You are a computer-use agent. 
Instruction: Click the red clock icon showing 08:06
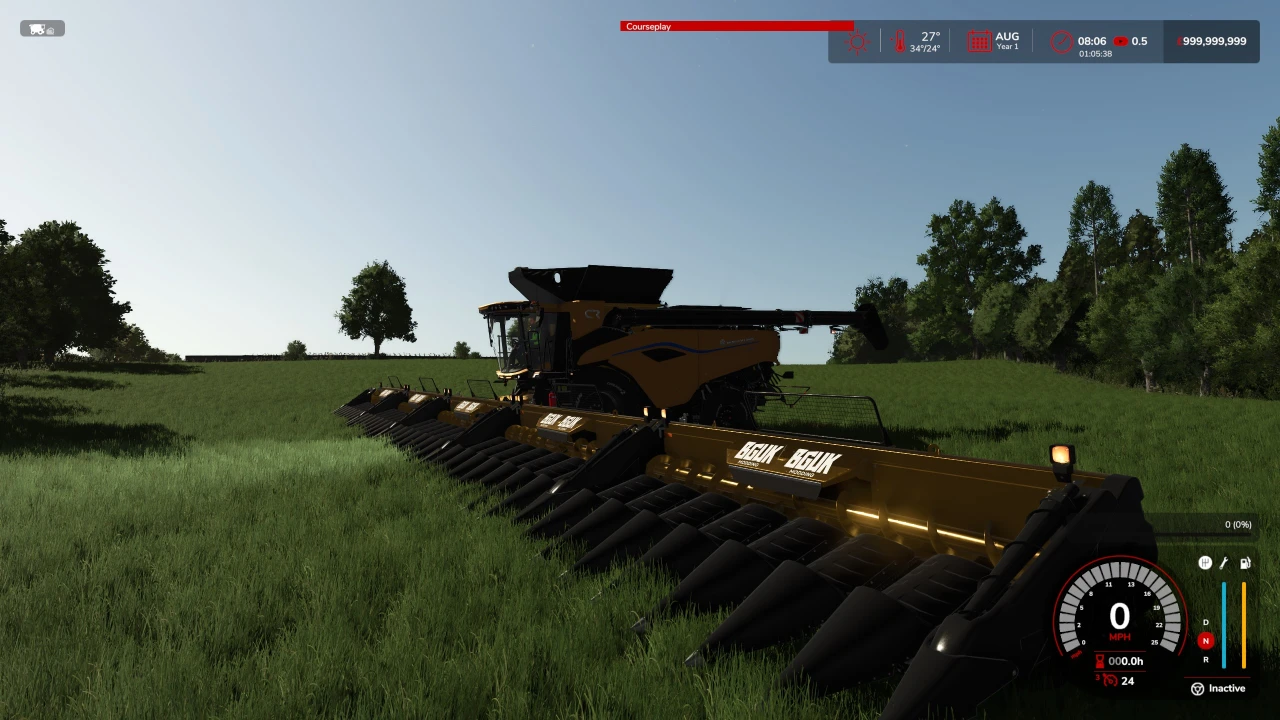1060,41
